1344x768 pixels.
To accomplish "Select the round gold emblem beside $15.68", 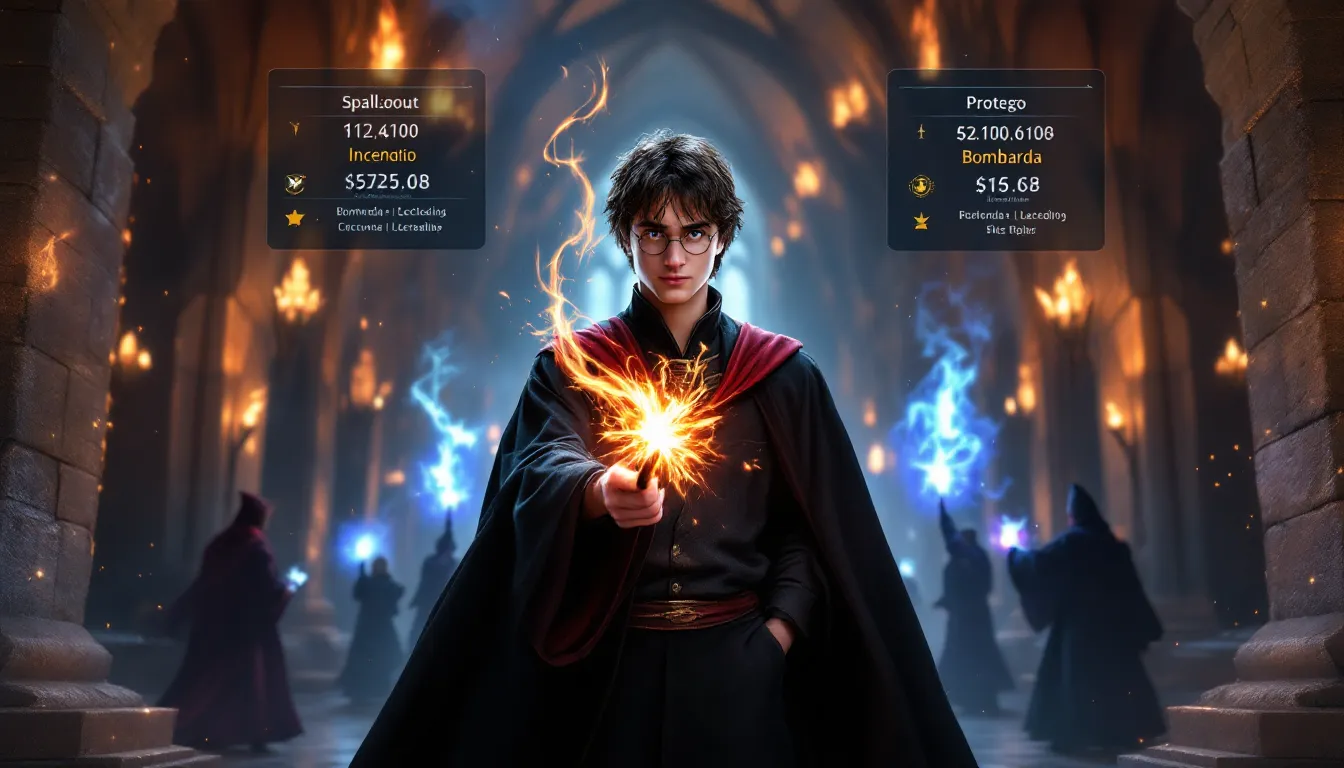I will click(x=921, y=185).
